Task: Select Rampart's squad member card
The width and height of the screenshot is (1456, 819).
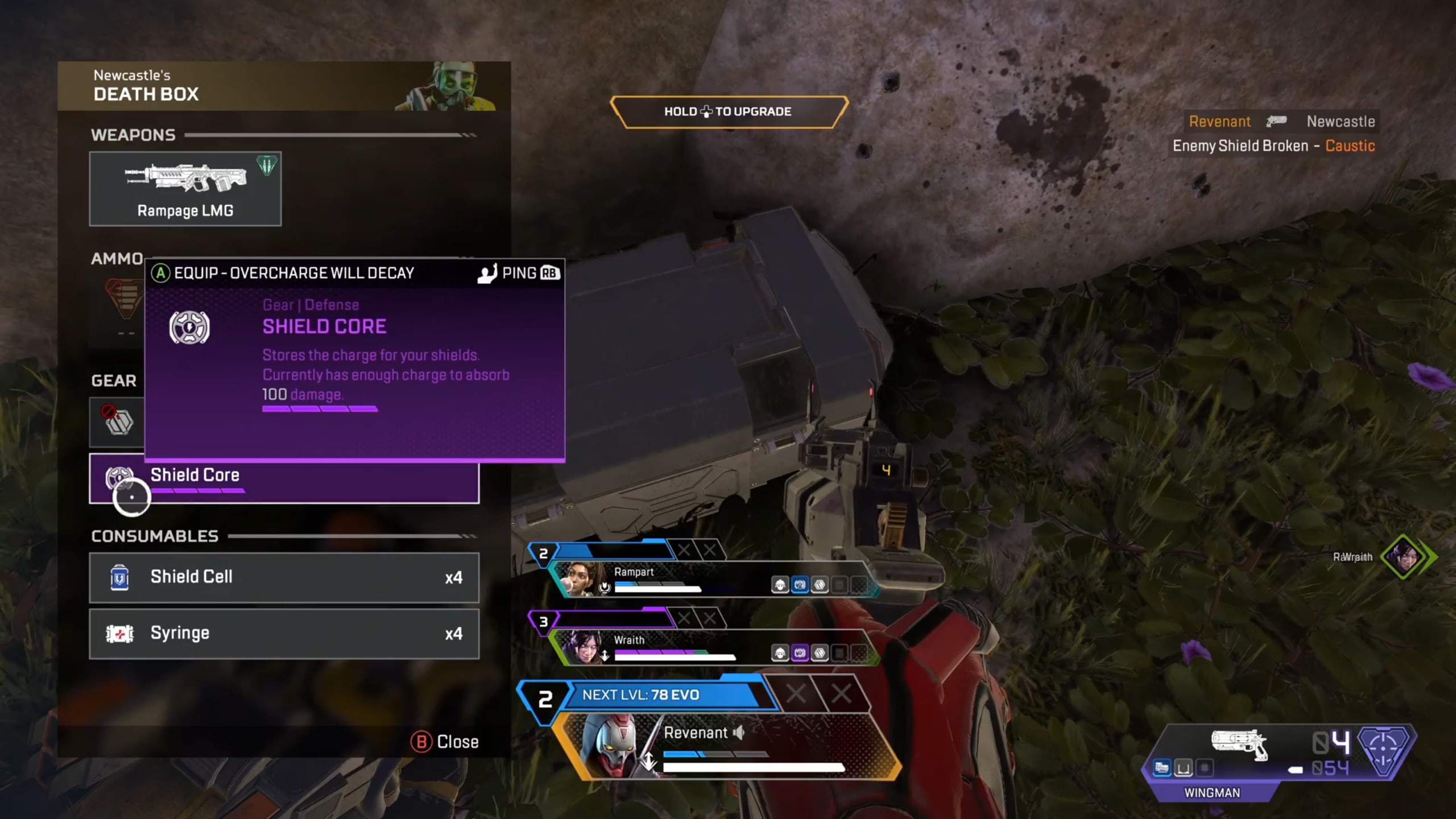Action: (711, 579)
